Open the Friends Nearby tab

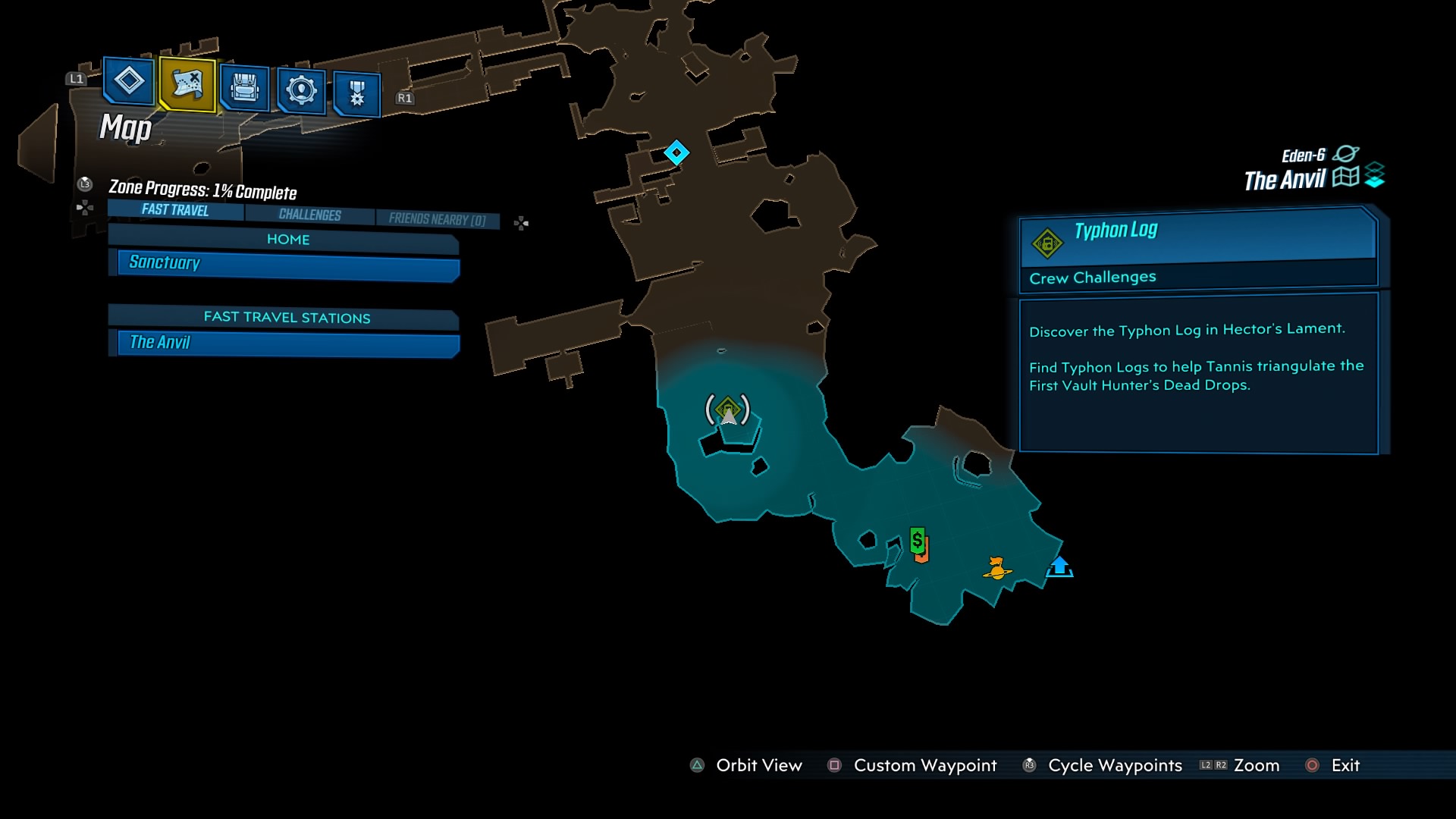(x=436, y=218)
